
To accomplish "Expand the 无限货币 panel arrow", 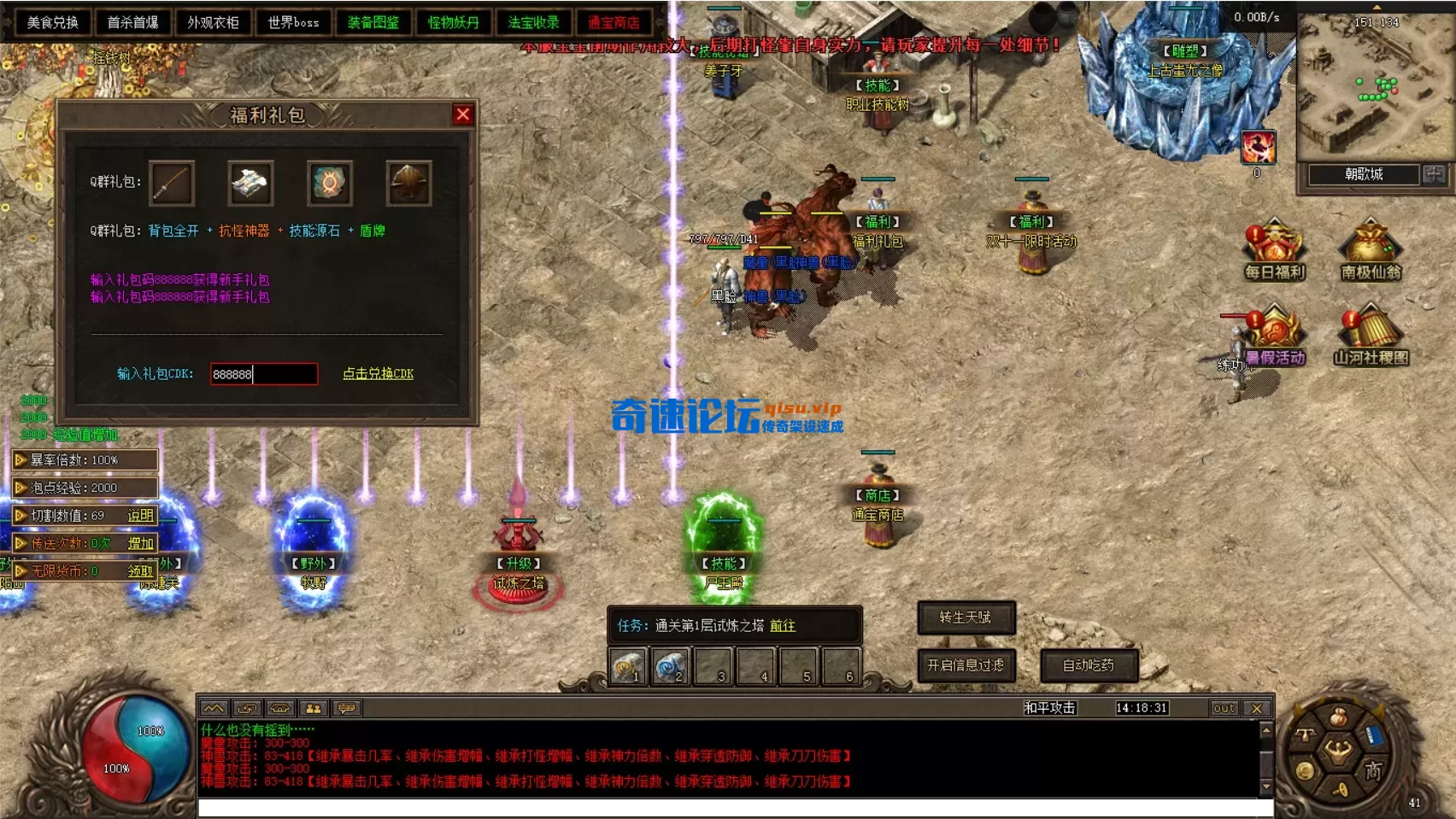I will [20, 570].
